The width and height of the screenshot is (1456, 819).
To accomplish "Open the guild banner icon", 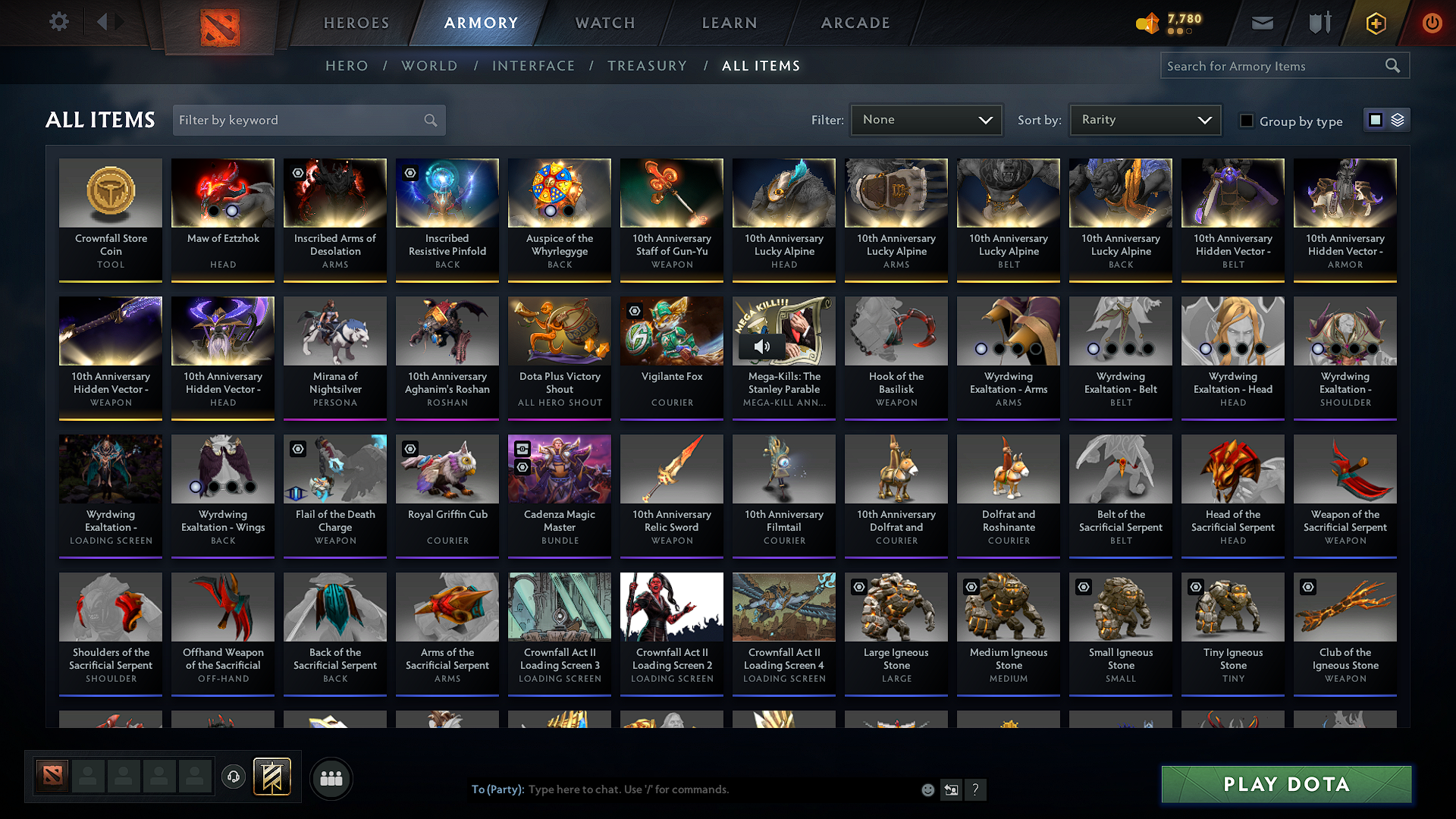I will pyautogui.click(x=272, y=777).
